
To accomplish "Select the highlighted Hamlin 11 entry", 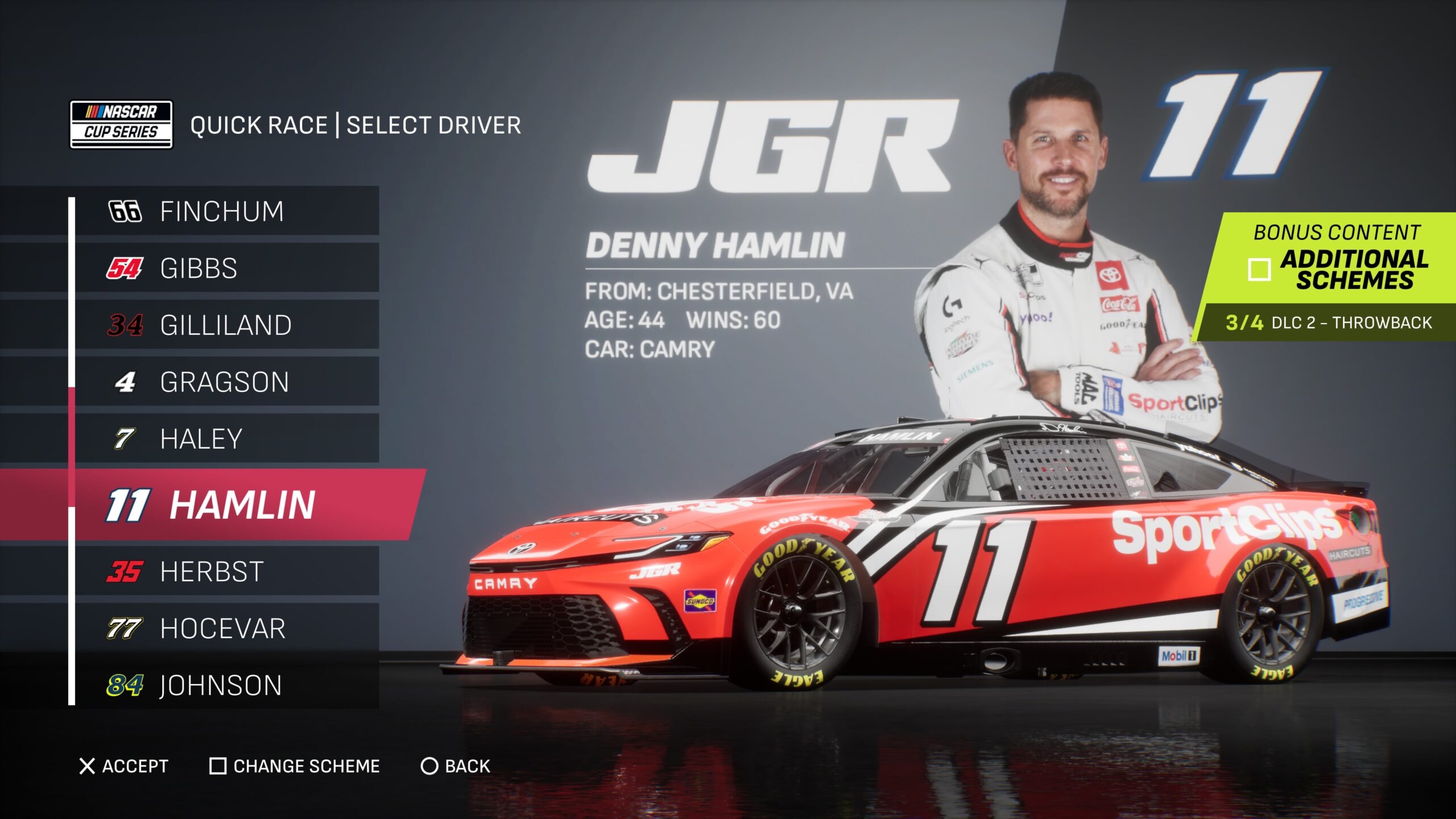I will (241, 504).
